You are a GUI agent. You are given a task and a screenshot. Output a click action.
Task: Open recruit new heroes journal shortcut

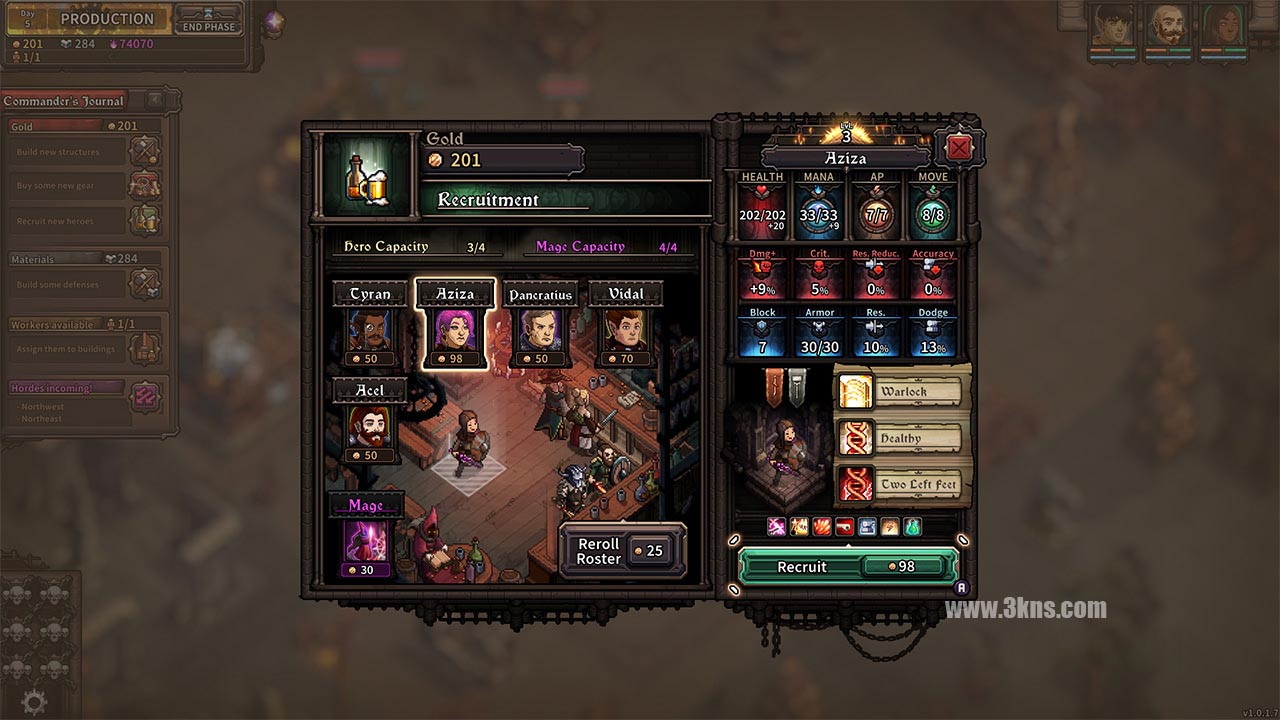tap(145, 220)
